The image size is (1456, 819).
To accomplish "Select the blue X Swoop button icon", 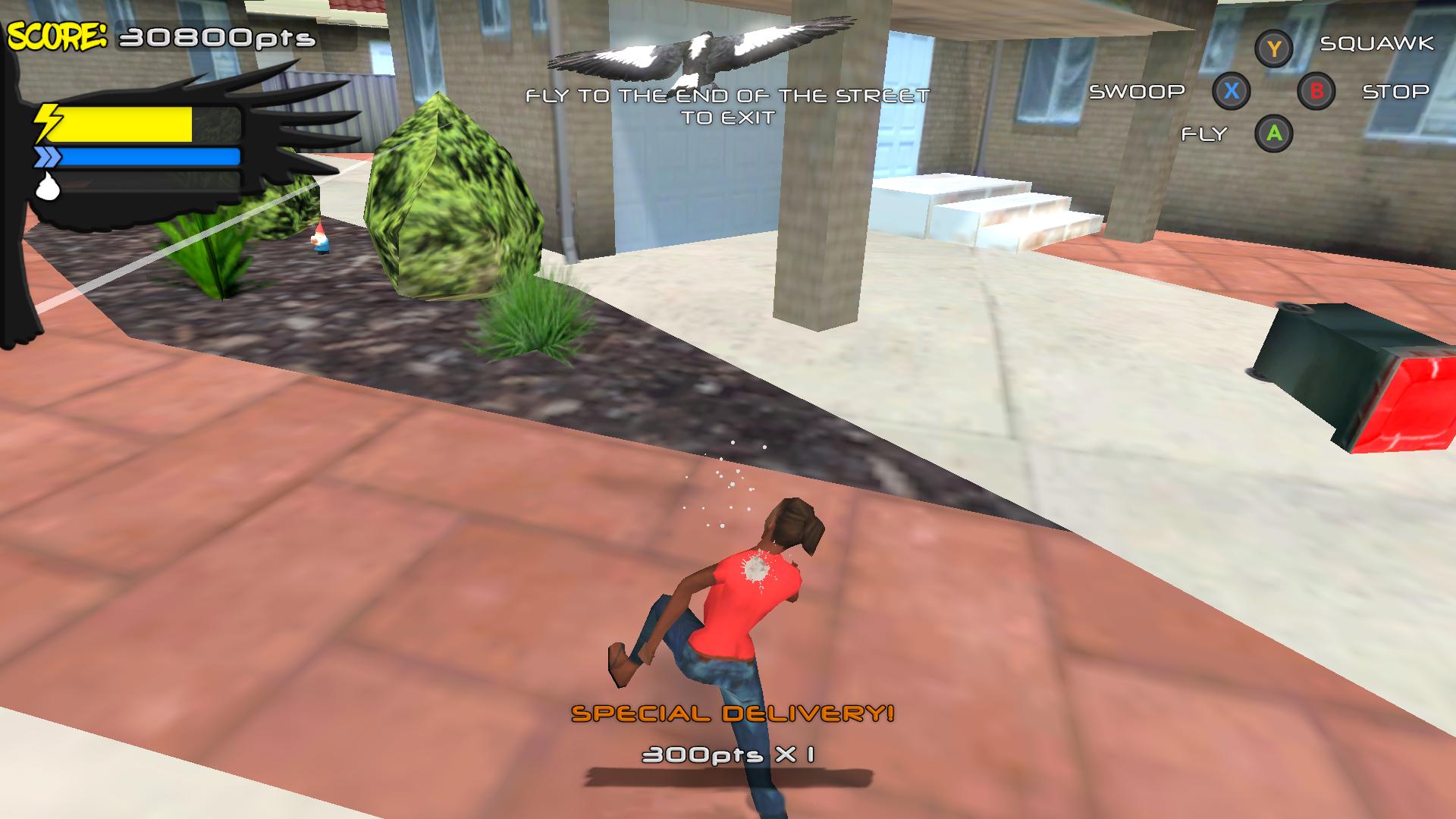I will [x=1232, y=91].
